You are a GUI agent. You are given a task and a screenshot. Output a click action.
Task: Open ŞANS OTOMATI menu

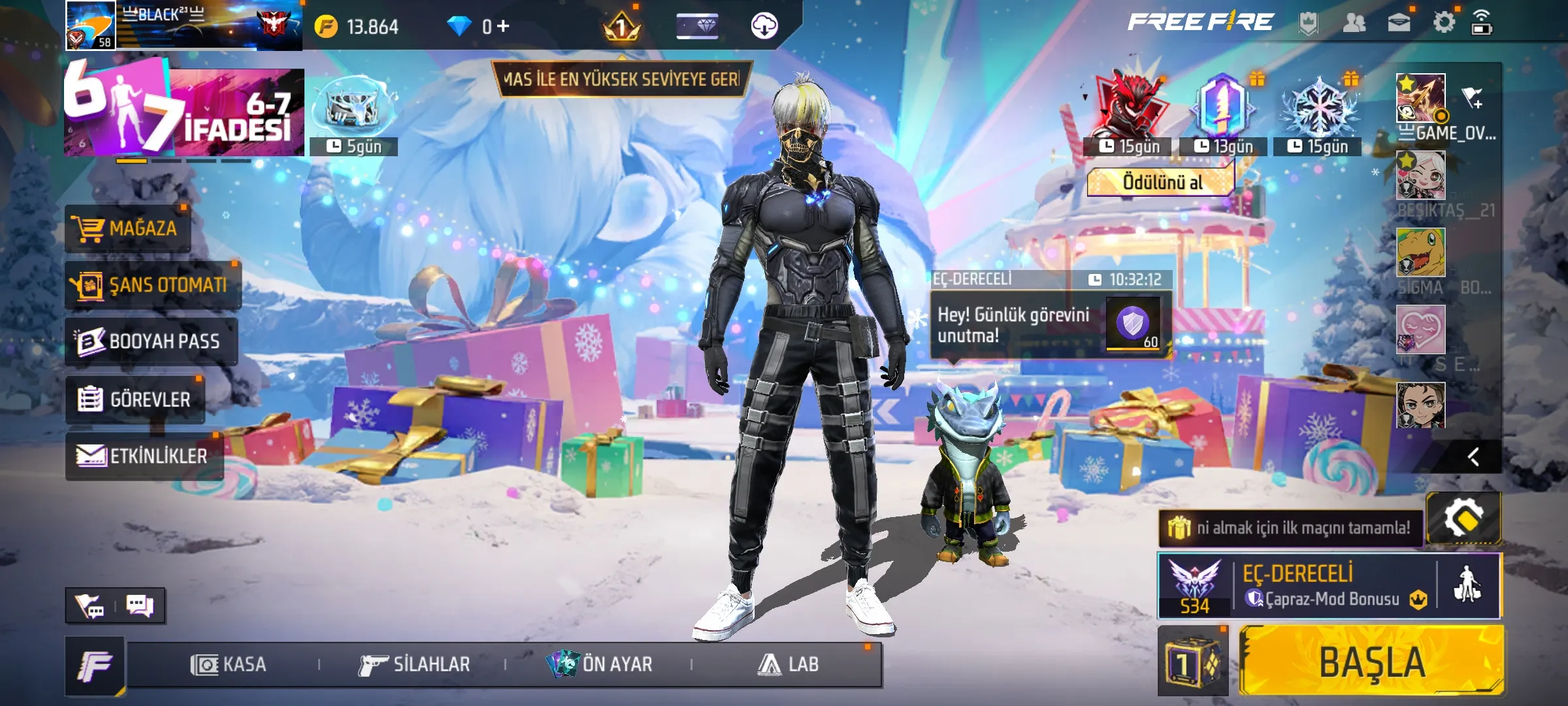point(152,285)
